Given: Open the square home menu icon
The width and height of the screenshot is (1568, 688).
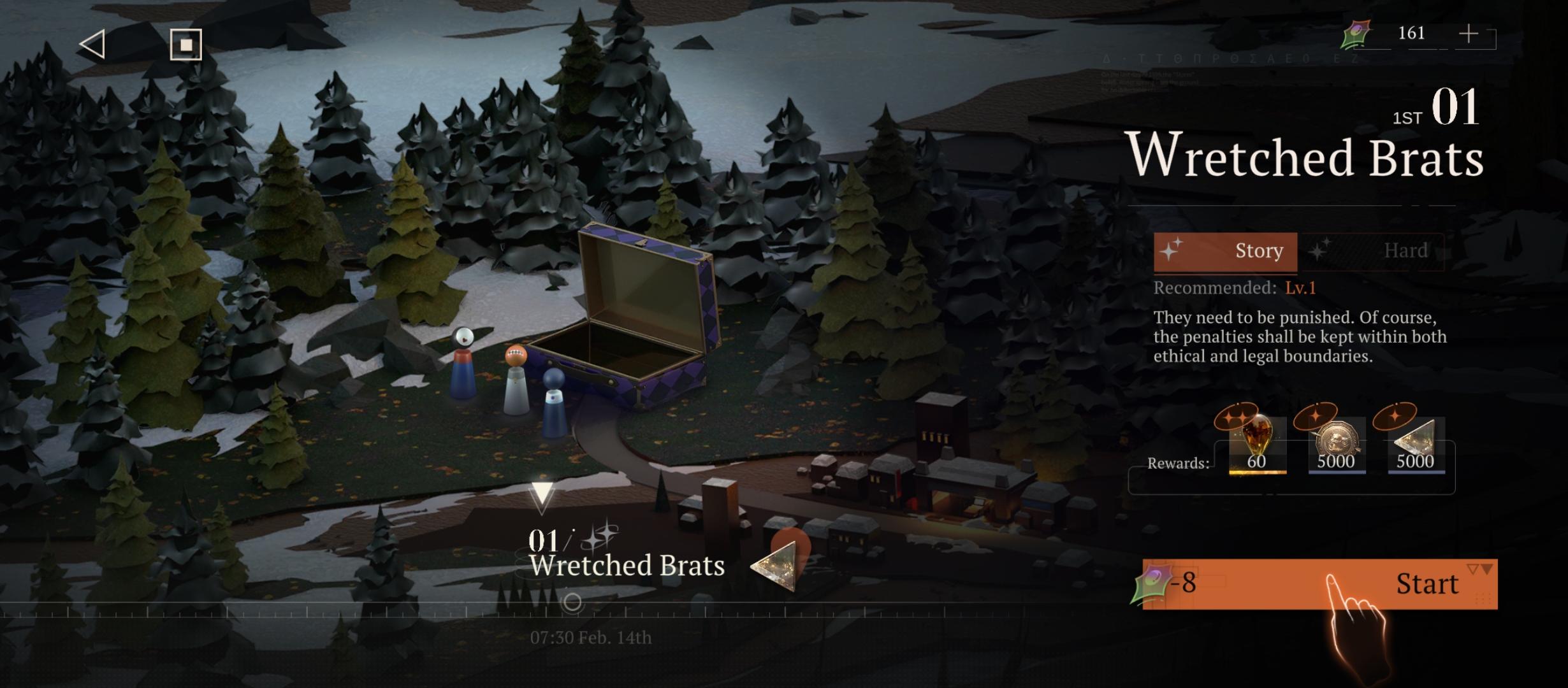Looking at the screenshot, I should click(185, 45).
